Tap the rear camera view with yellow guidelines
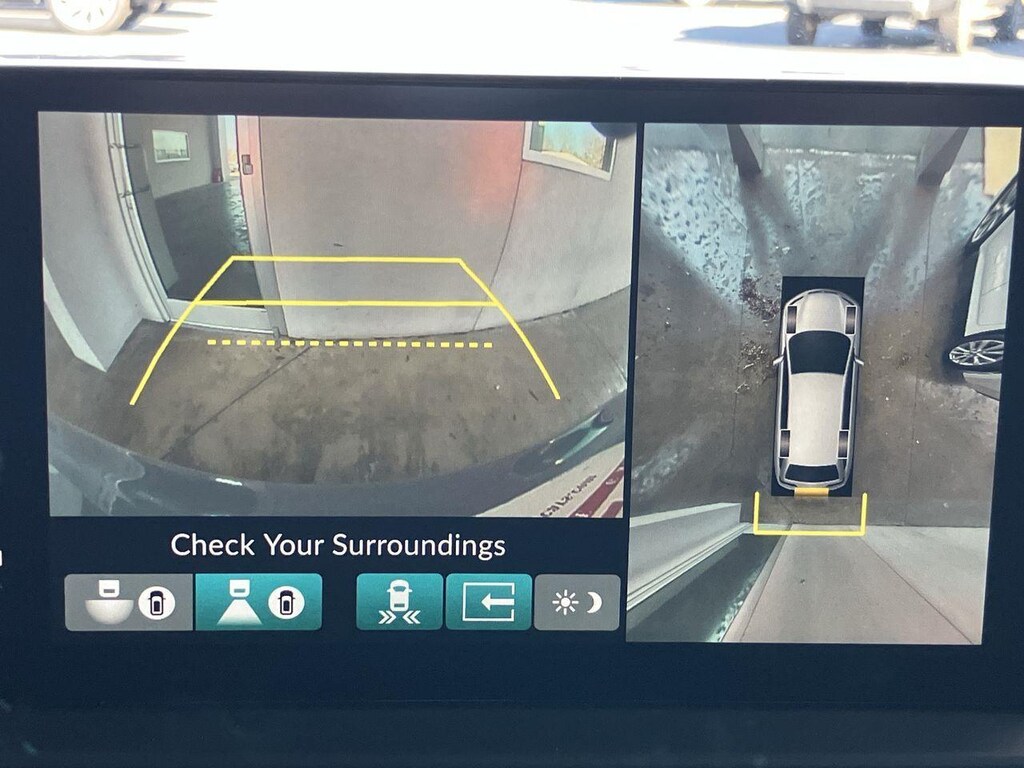The width and height of the screenshot is (1024, 768). coord(338,315)
